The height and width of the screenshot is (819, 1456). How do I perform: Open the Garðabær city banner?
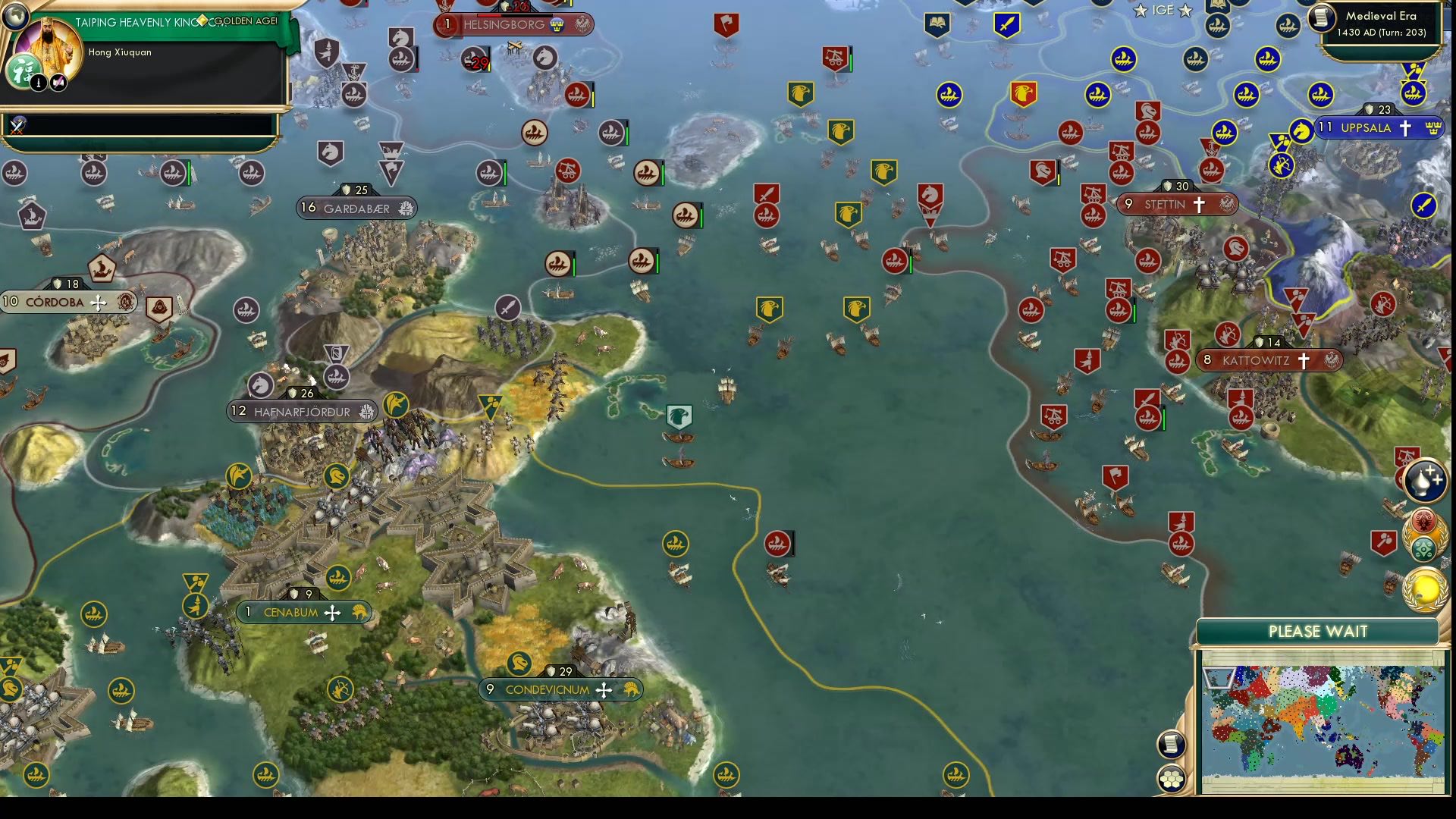click(x=354, y=206)
